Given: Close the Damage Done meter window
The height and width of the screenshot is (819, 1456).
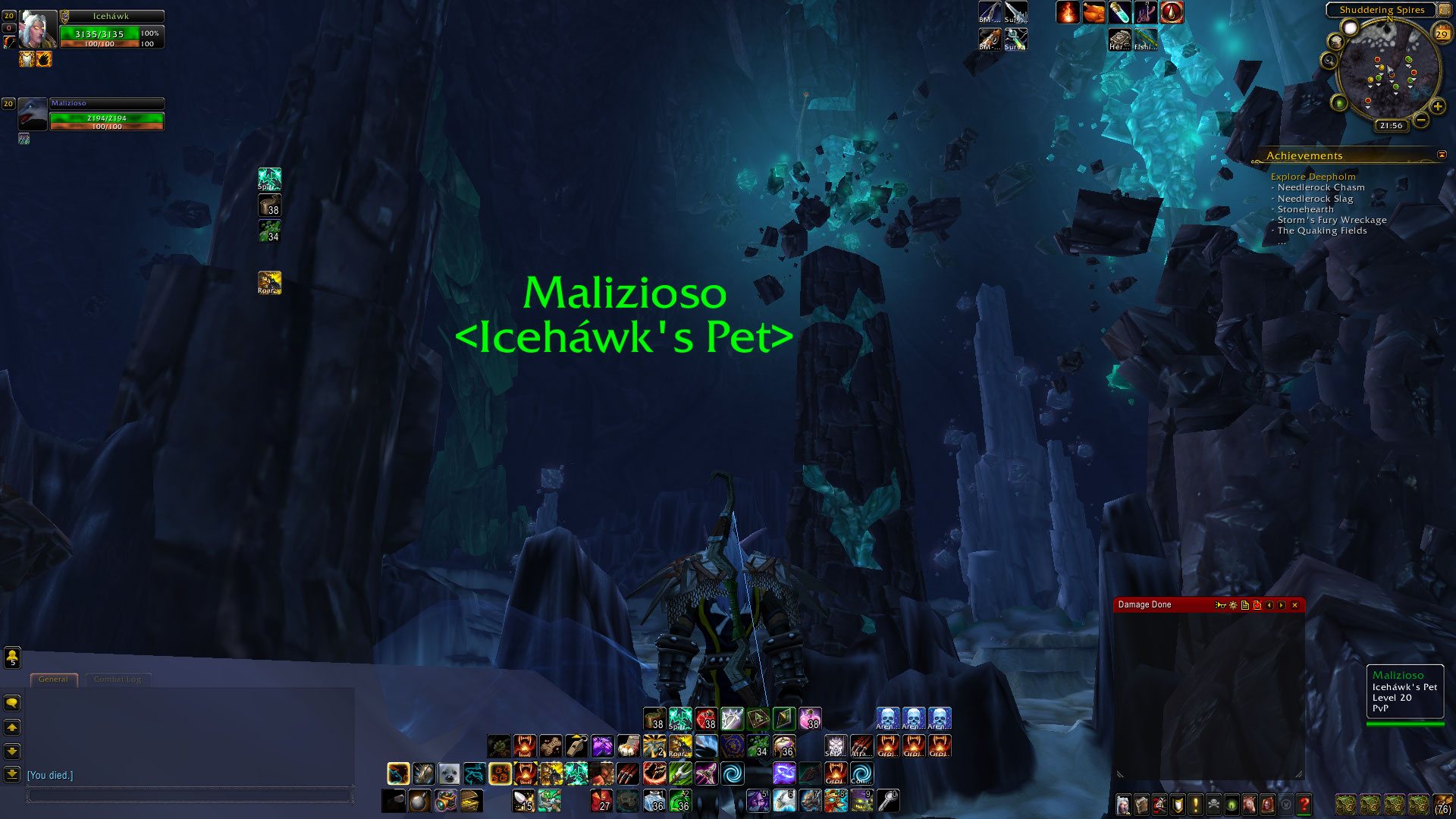Looking at the screenshot, I should pos(1294,605).
